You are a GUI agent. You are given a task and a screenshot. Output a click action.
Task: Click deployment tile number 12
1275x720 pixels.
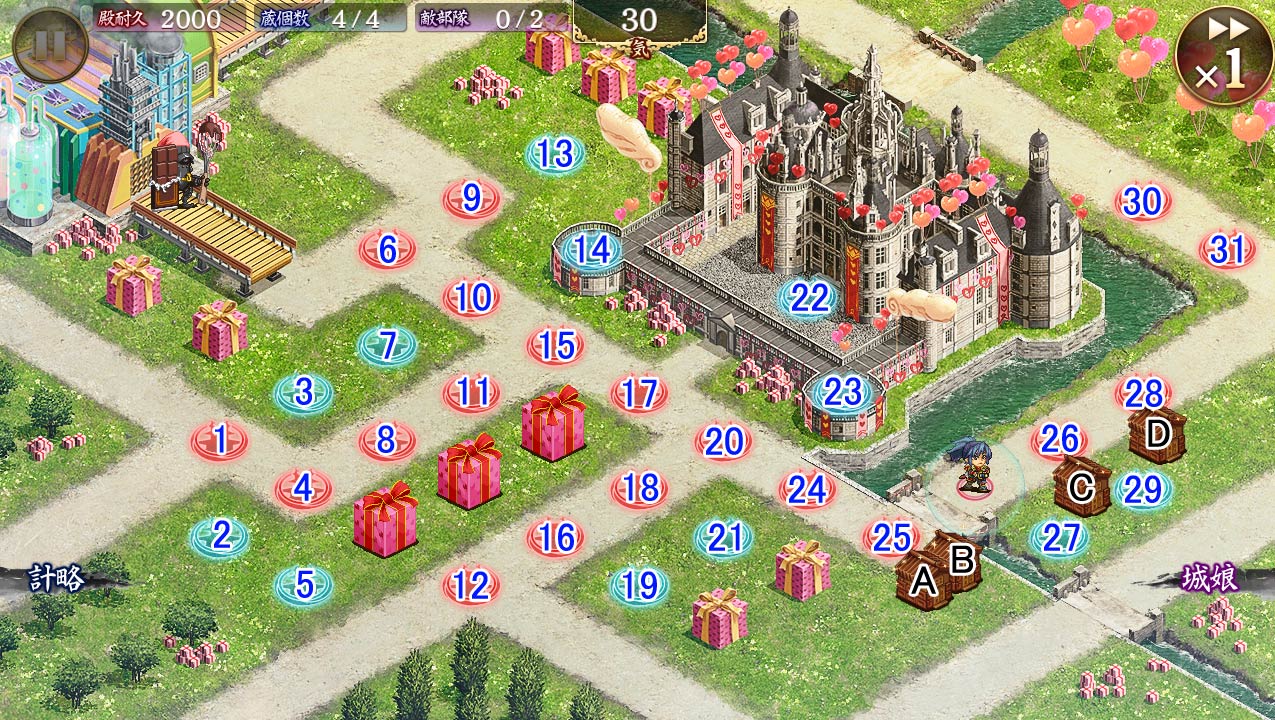pos(471,585)
